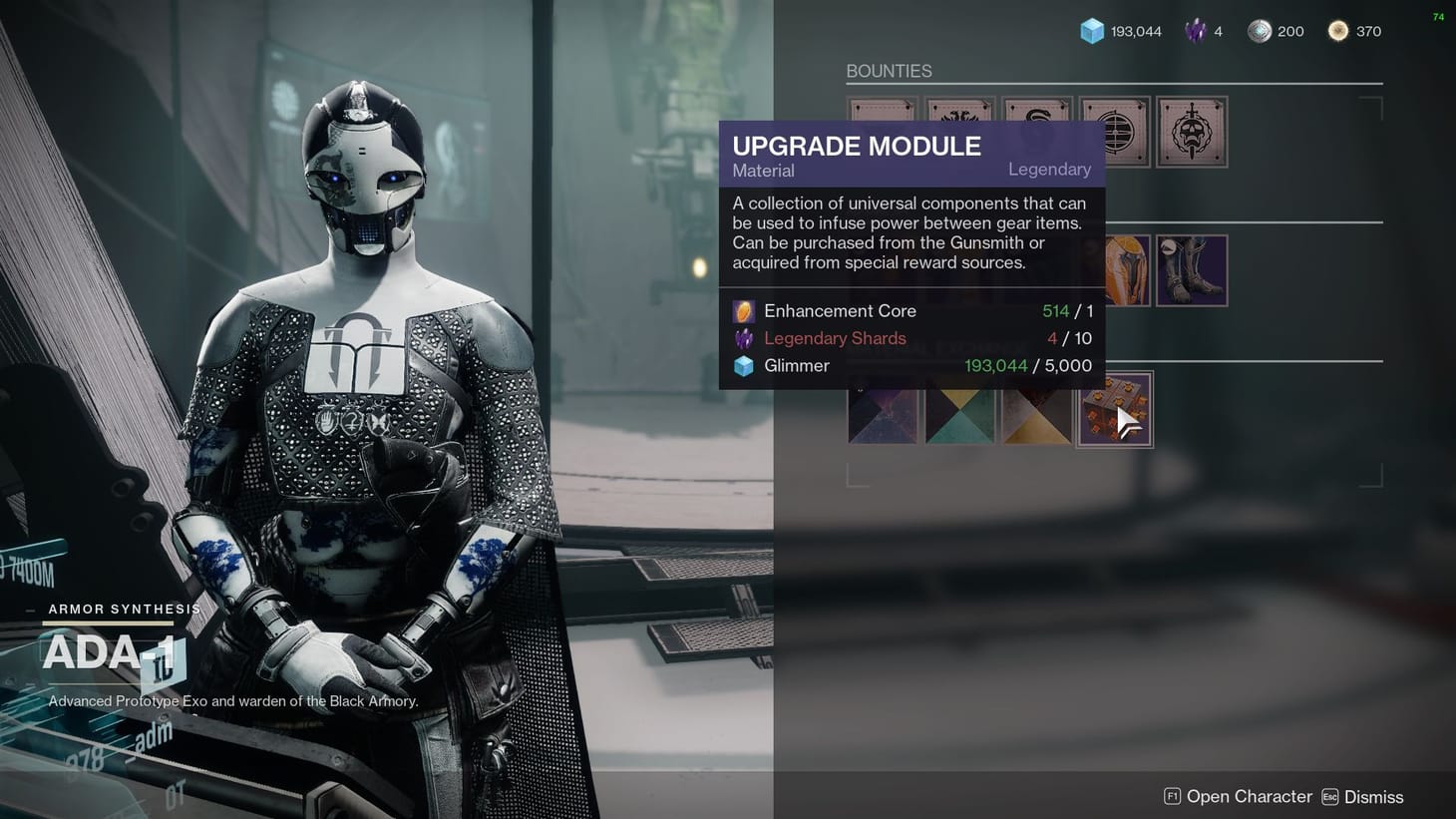Select the skull-and-chains bounty icon
1456x819 pixels.
tap(1193, 131)
